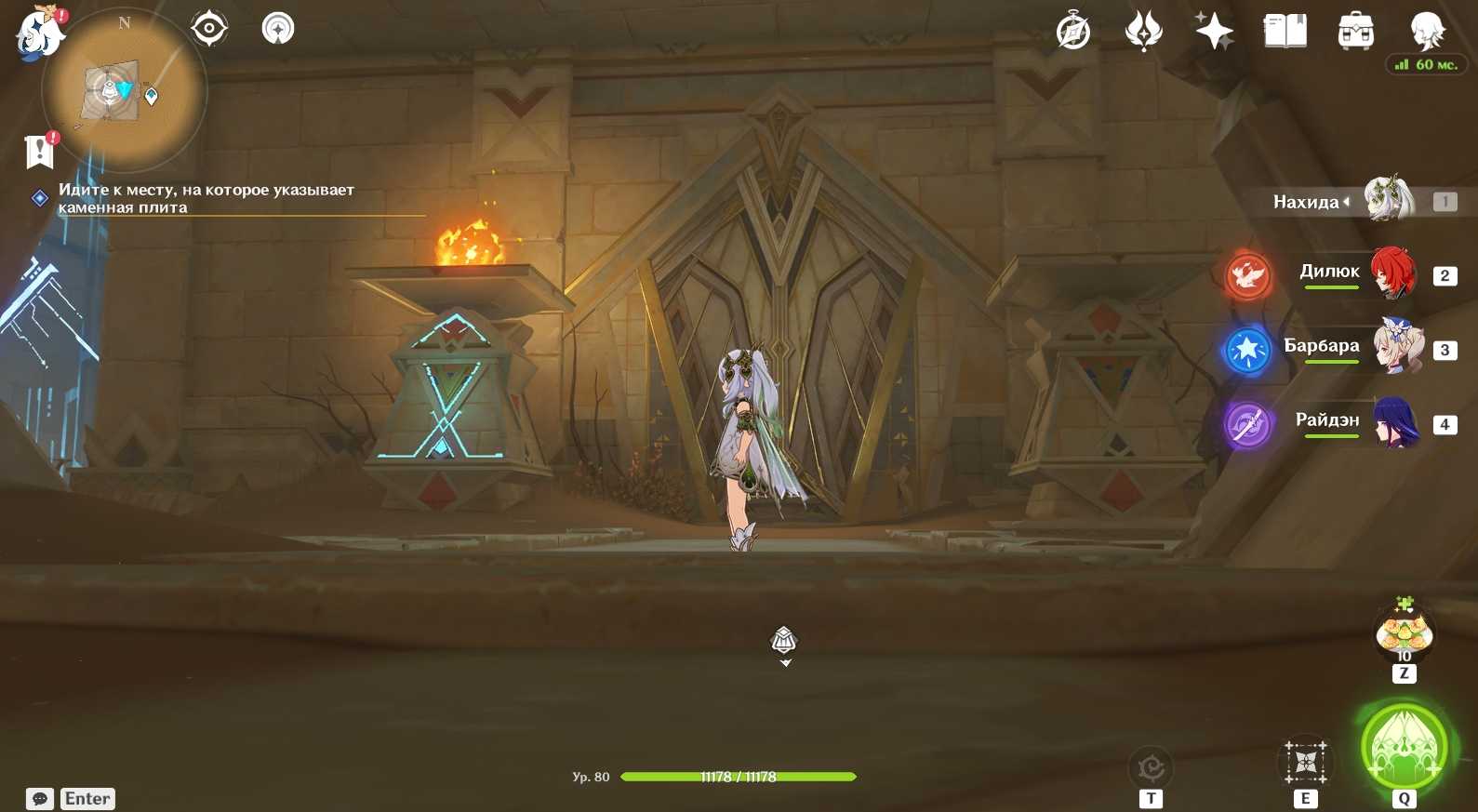Open the chat speech bubble
Screen dimensions: 1478x812
click(x=40, y=799)
